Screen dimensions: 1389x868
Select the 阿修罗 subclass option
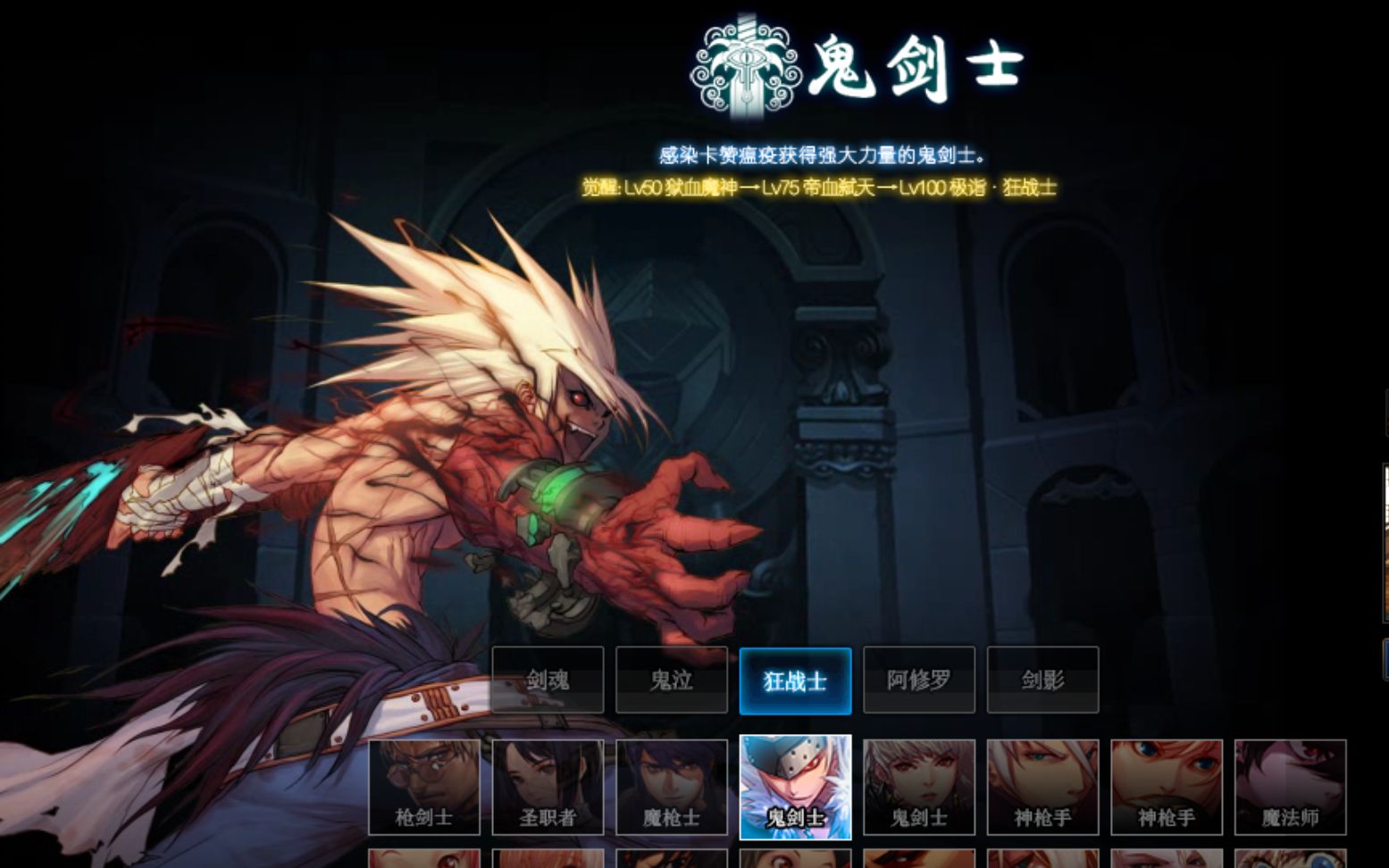918,680
